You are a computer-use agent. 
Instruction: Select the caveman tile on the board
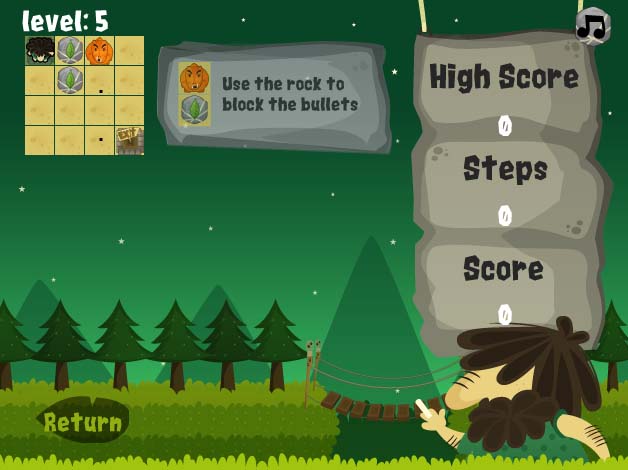tap(40, 50)
